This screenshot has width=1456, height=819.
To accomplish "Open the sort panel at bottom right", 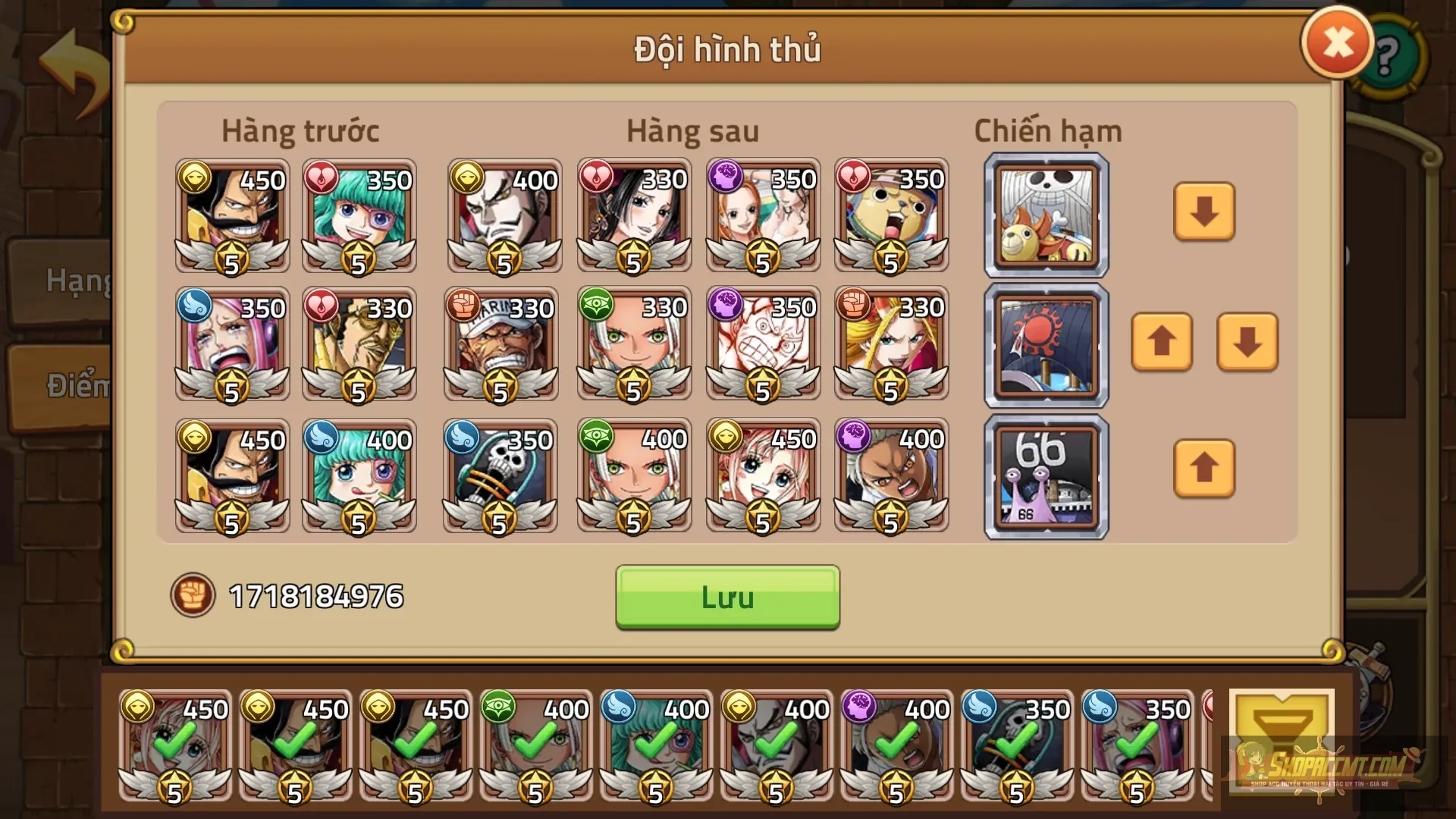I will coord(1283,739).
